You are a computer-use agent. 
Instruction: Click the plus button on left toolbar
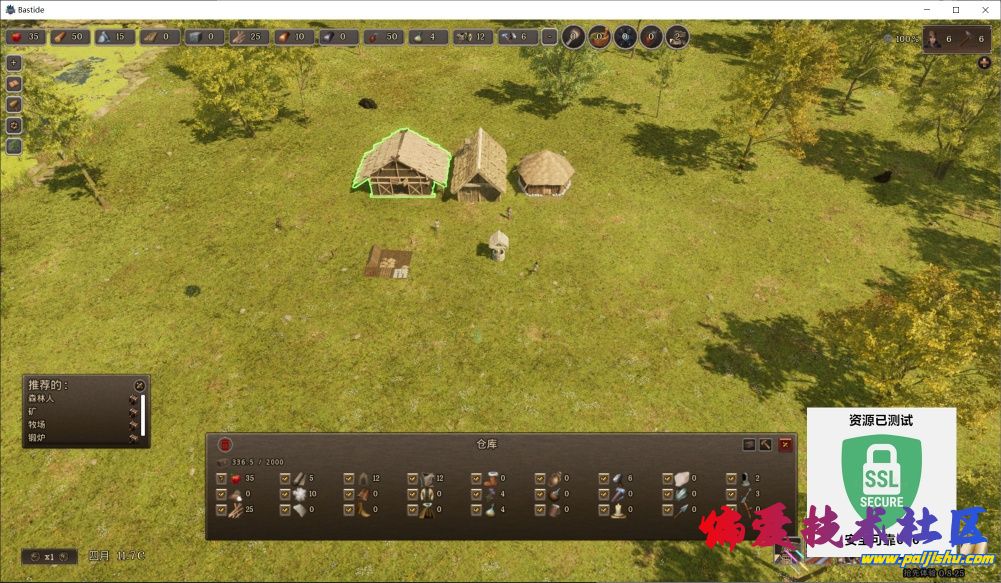pos(14,62)
